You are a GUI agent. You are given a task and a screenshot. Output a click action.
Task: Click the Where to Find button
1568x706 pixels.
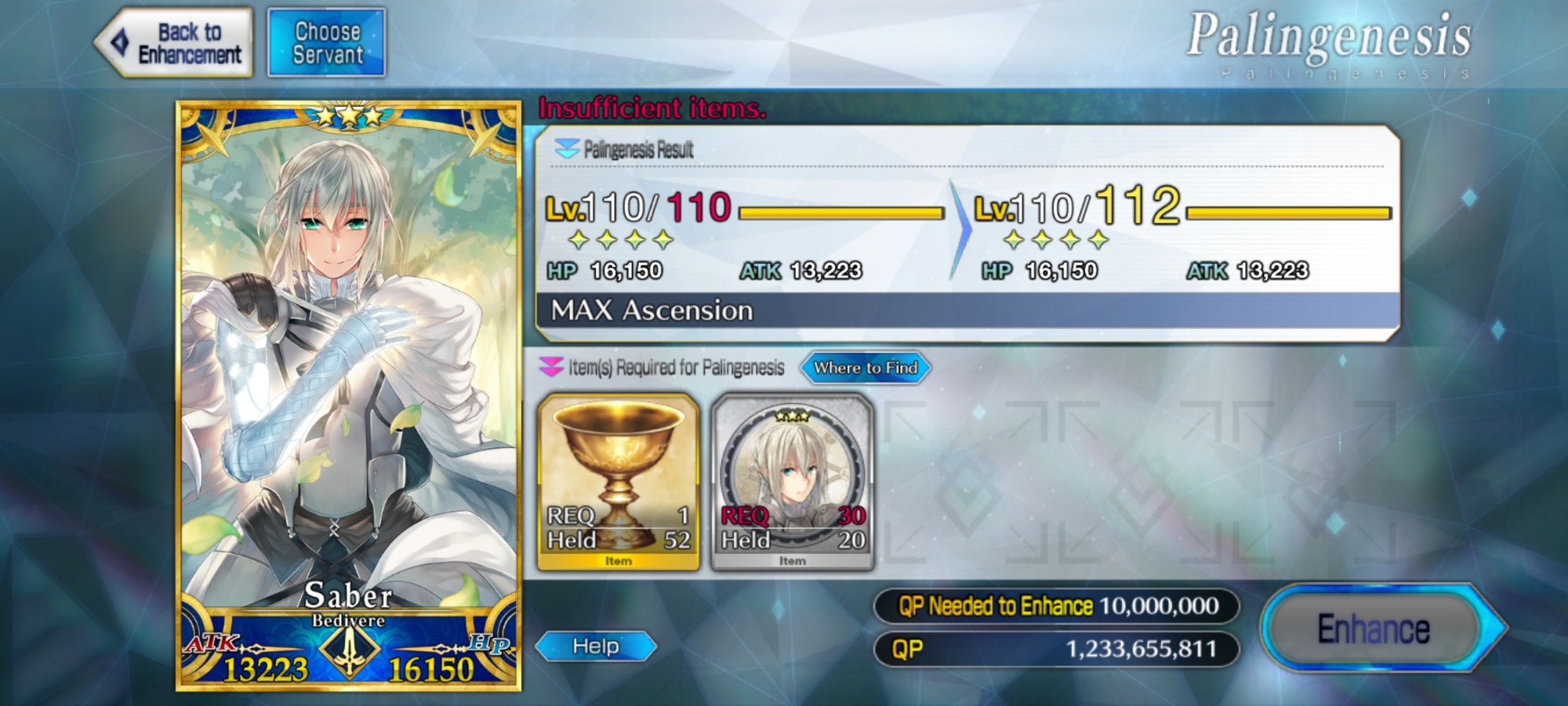coord(865,368)
